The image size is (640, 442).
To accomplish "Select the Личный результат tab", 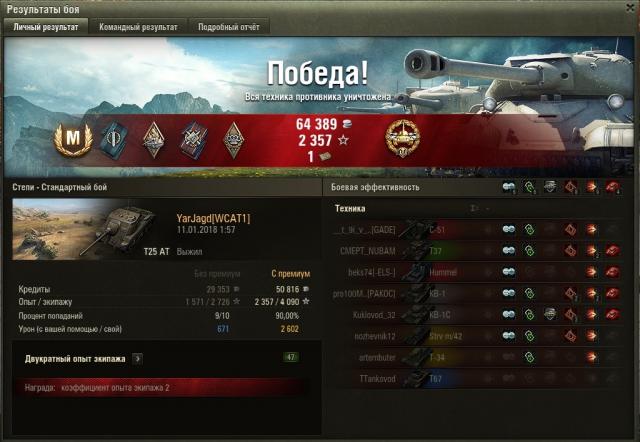I will 46,27.
